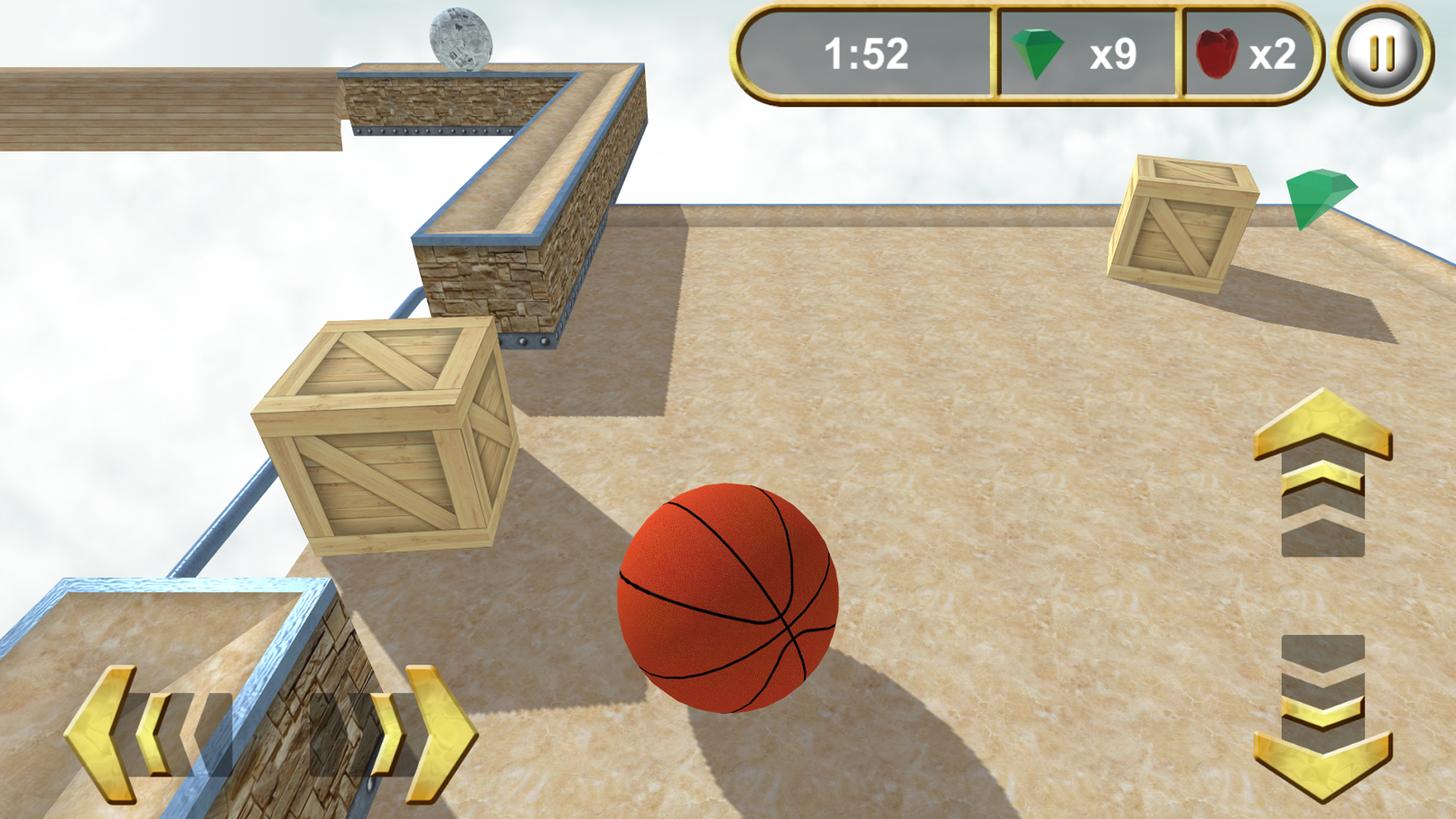This screenshot has width=1456, height=819.
Task: Select the timer showing 1:52
Action: tap(867, 53)
